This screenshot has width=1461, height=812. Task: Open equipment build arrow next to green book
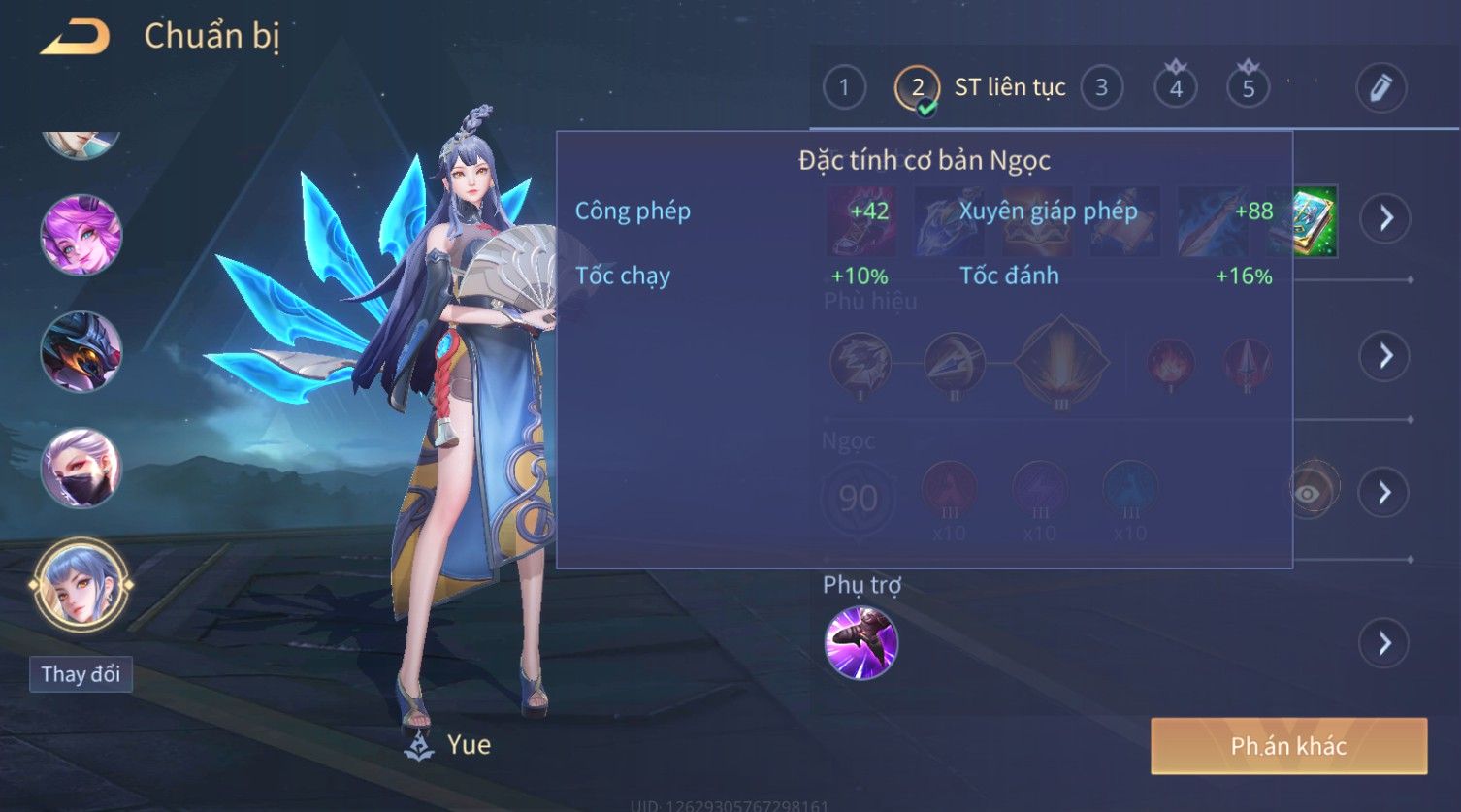1384,218
